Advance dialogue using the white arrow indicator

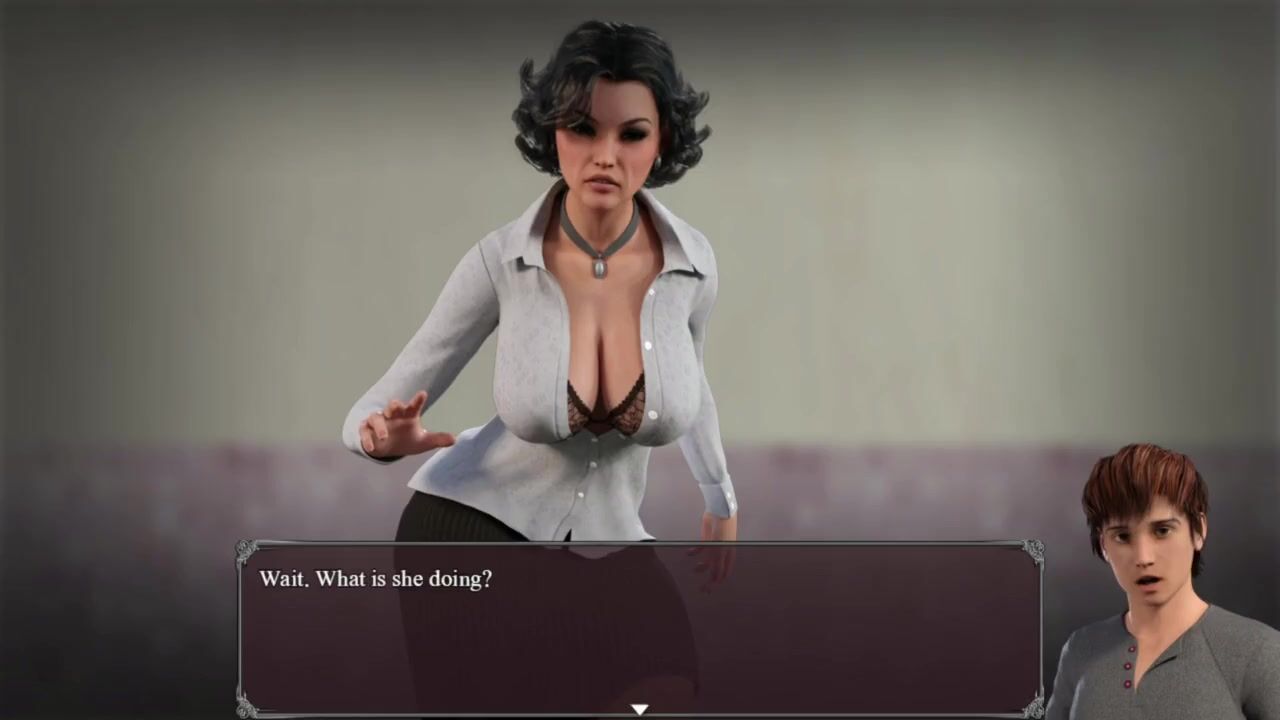tap(639, 709)
